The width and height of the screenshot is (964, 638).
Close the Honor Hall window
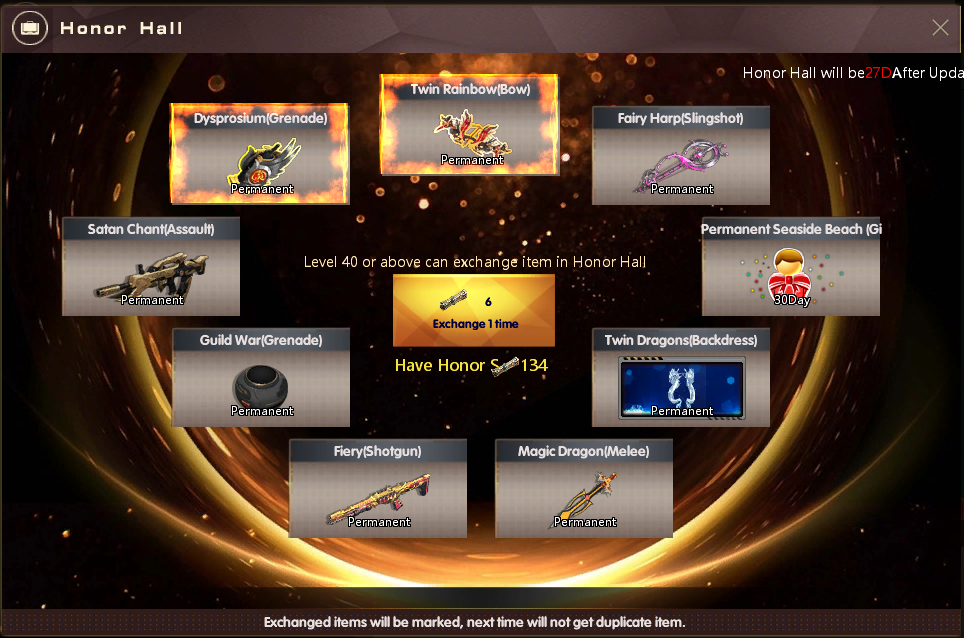[940, 27]
